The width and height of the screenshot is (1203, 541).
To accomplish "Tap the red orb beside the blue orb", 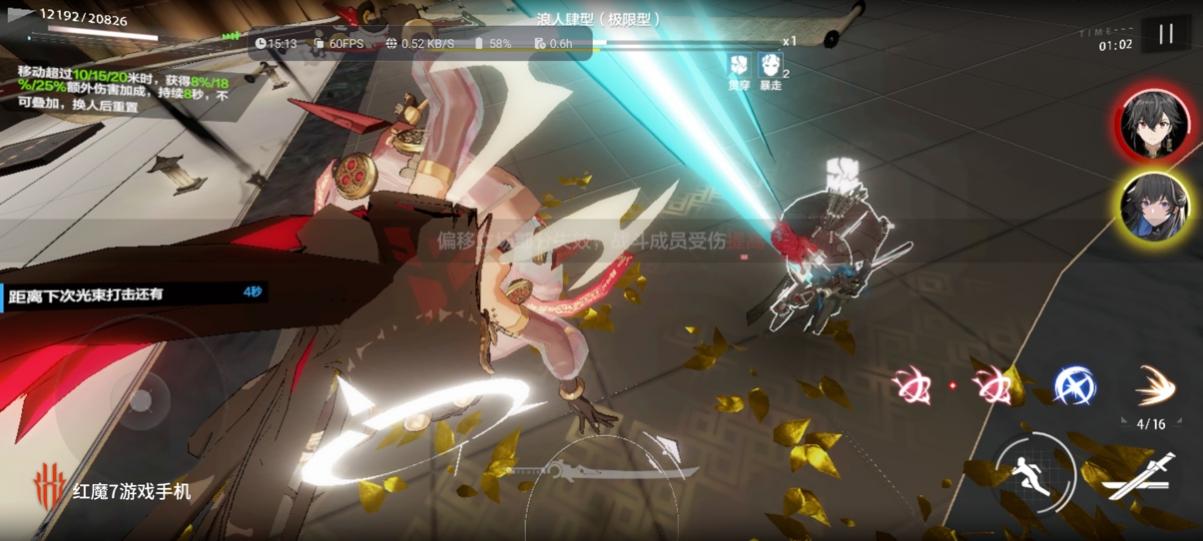I will [994, 385].
